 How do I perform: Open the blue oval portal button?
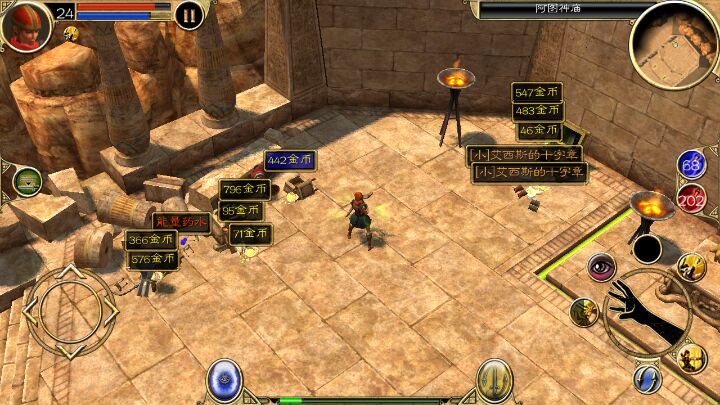[x=224, y=380]
